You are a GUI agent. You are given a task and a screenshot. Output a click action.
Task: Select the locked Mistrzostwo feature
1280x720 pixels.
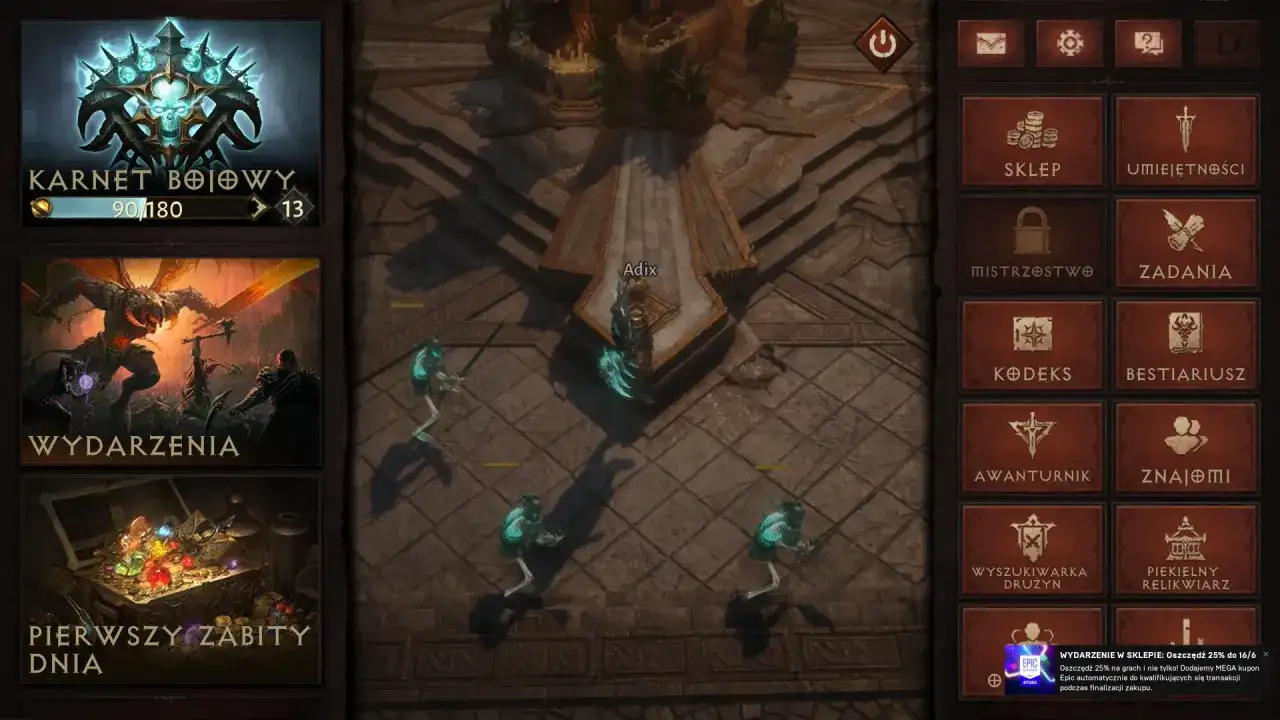click(x=1031, y=242)
